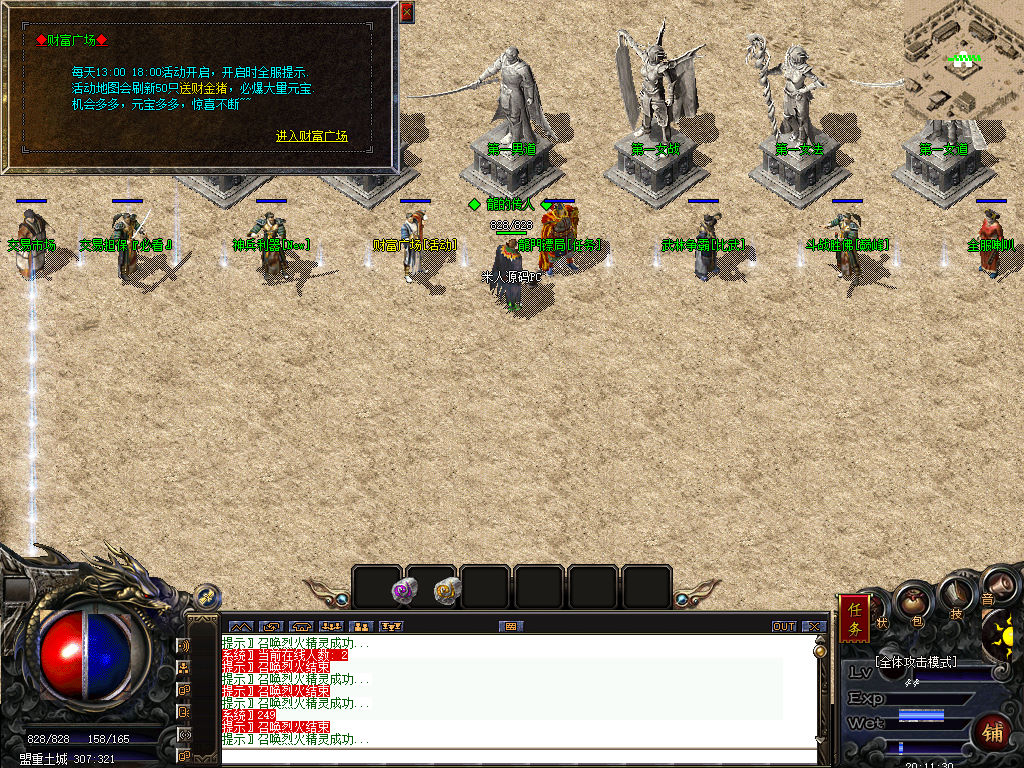The height and width of the screenshot is (768, 1024).
Task: Click the 进入财富广场 link
Action: coord(311,136)
